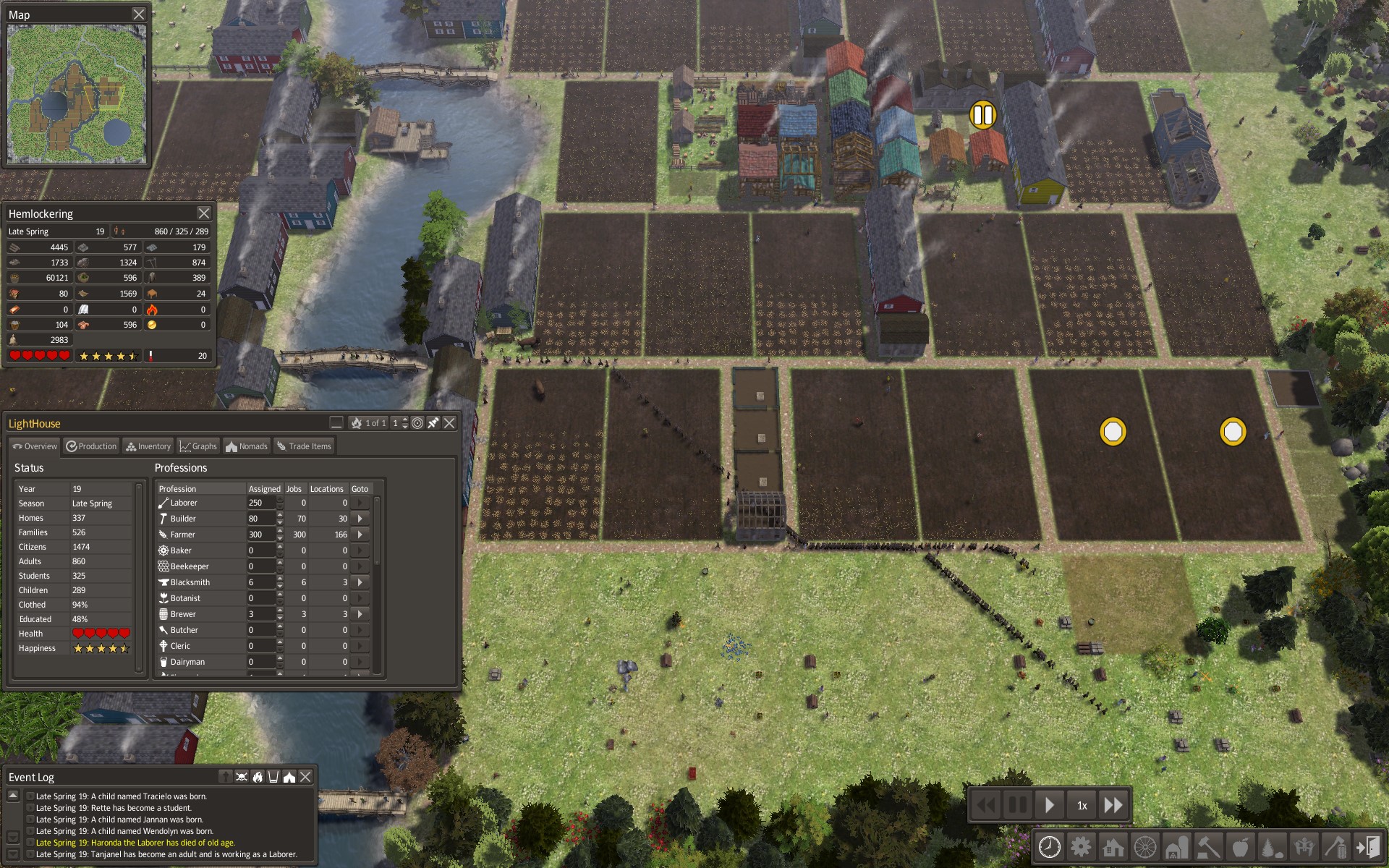Show the Graphs tab
This screenshot has height=868, width=1389.
click(x=198, y=446)
